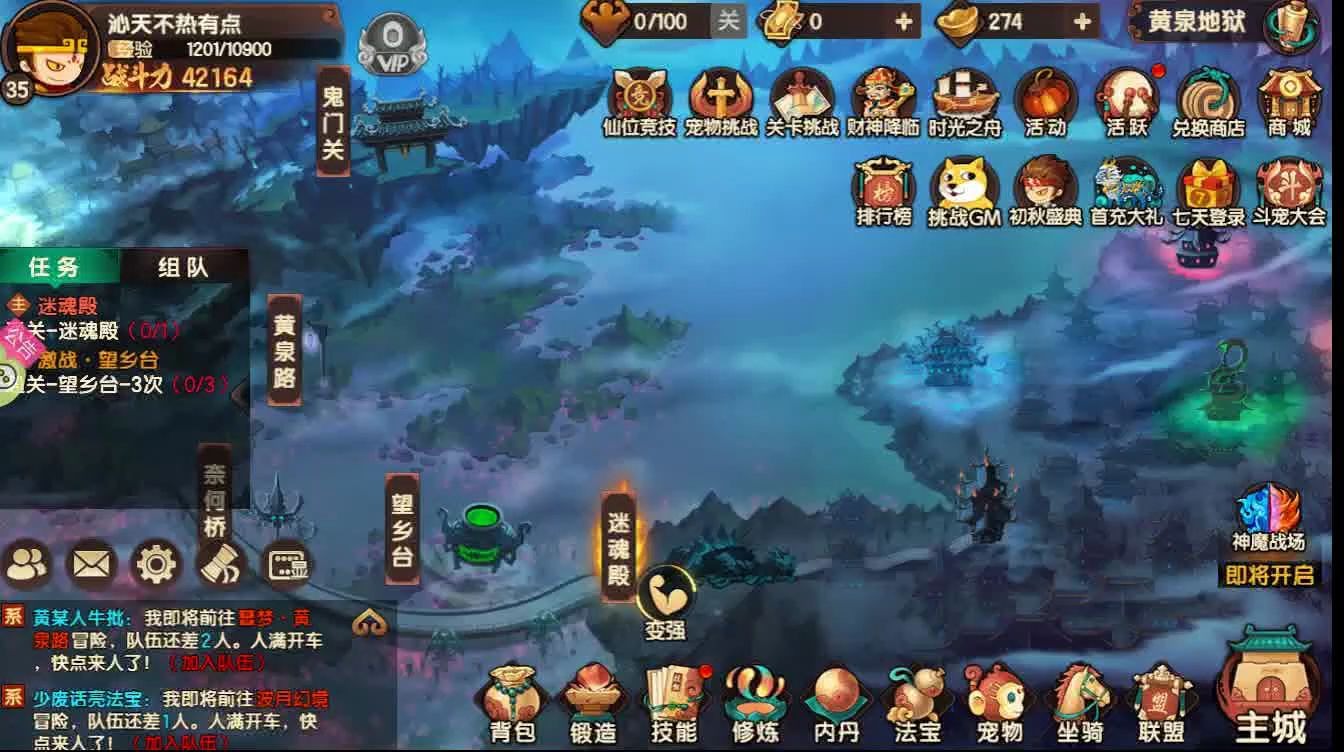1344x752 pixels.
Task: Open the 排行榜 rankings icon
Action: [883, 190]
